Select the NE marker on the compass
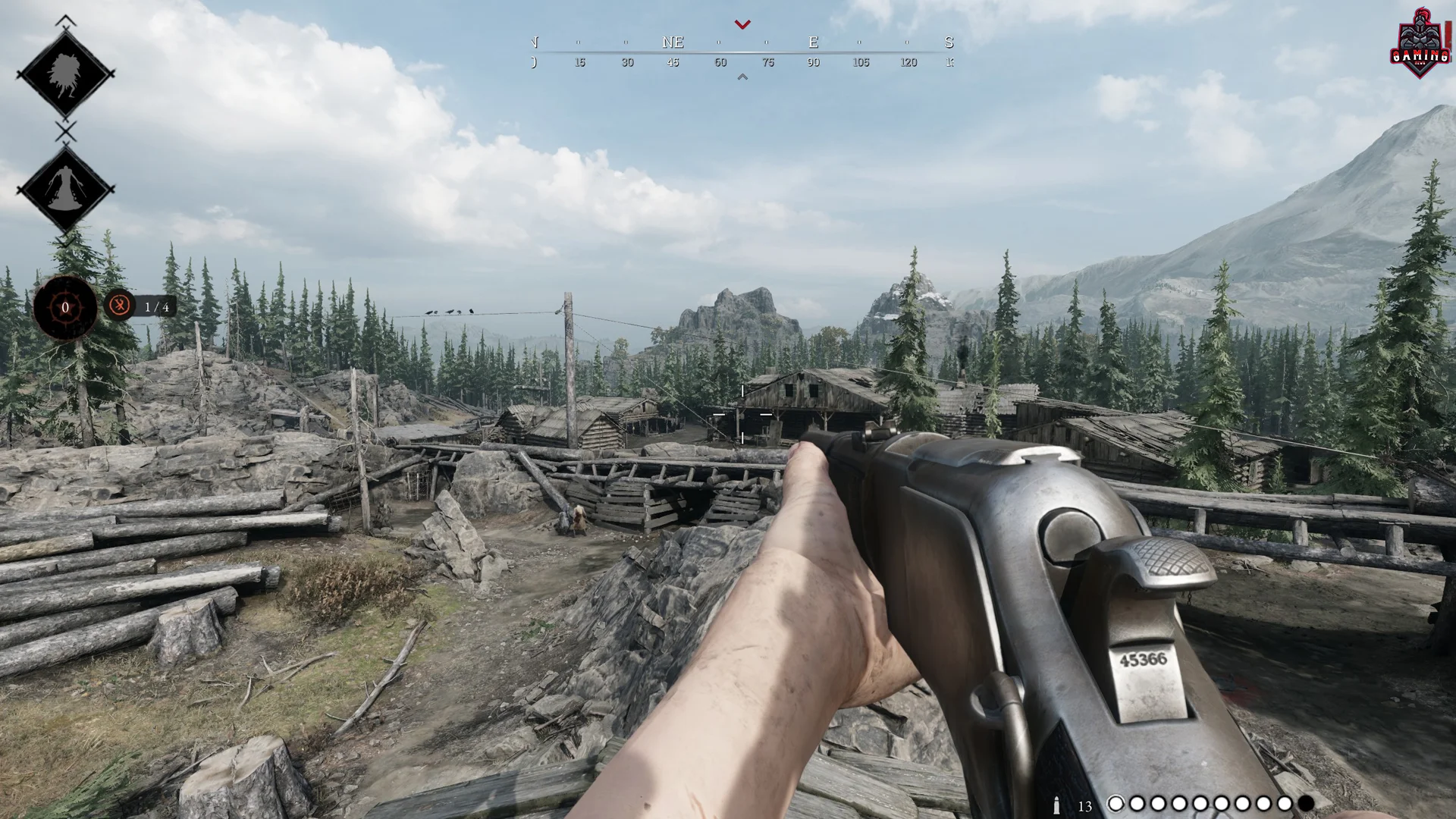This screenshot has height=819, width=1456. pos(672,42)
